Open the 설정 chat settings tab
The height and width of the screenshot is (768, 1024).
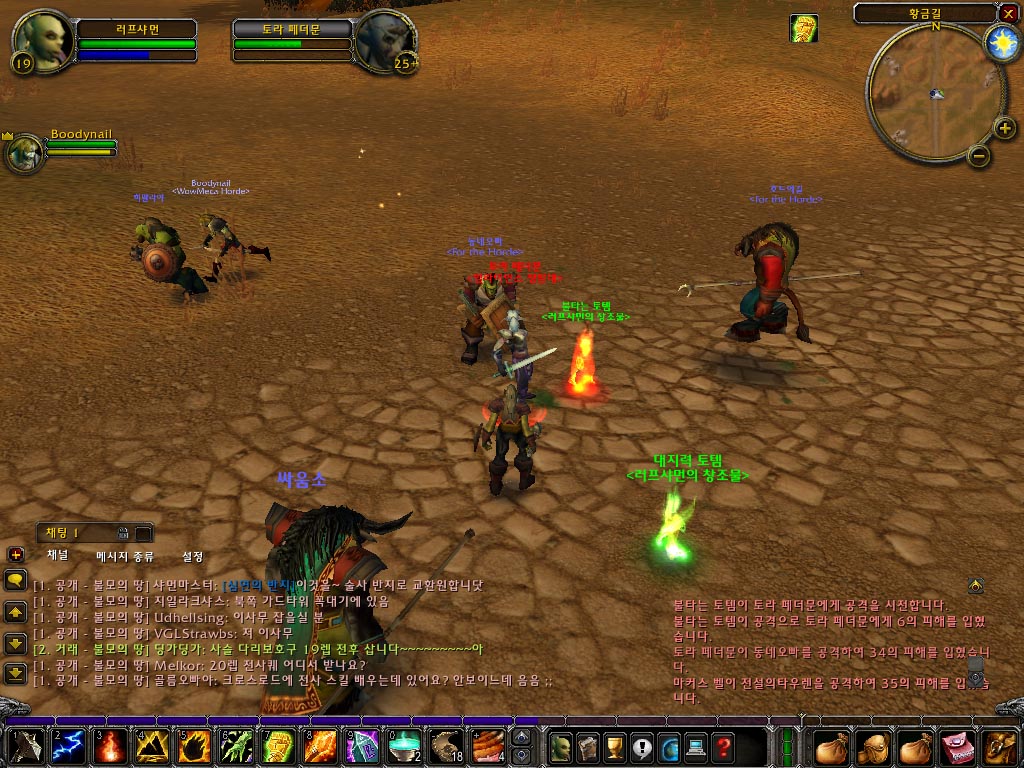click(x=192, y=556)
